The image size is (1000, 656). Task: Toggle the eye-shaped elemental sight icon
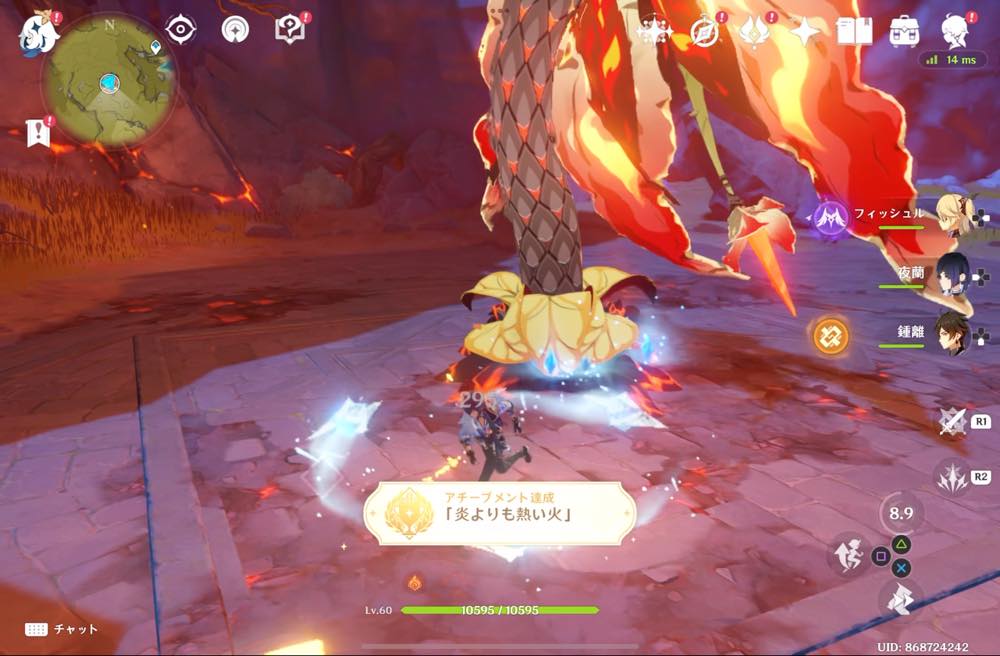[180, 30]
